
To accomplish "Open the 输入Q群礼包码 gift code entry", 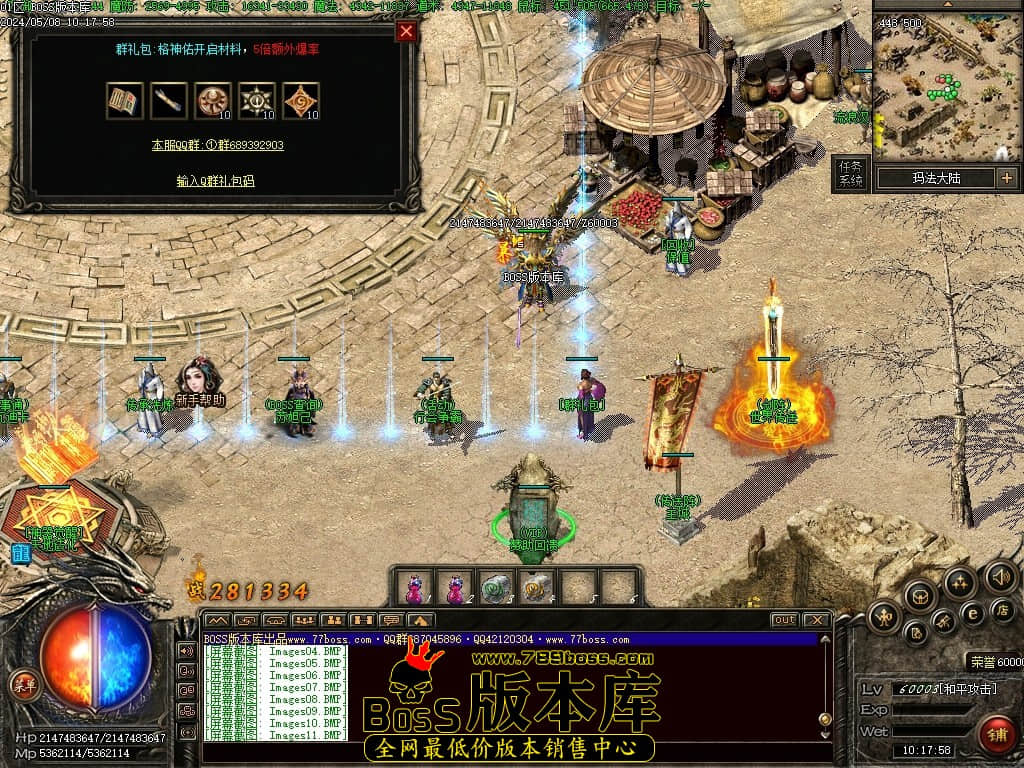I will (x=215, y=181).
